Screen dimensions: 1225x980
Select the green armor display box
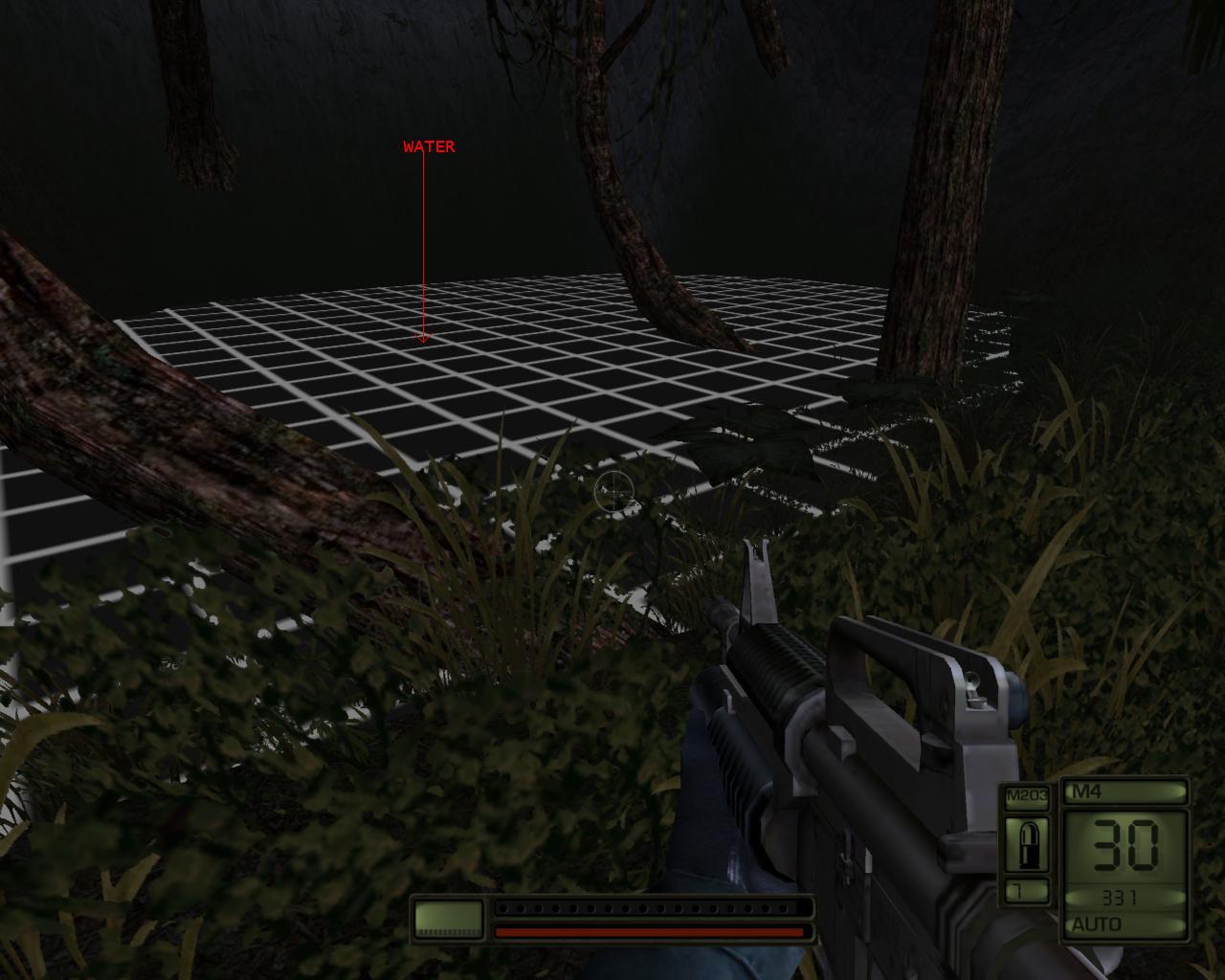(x=446, y=917)
